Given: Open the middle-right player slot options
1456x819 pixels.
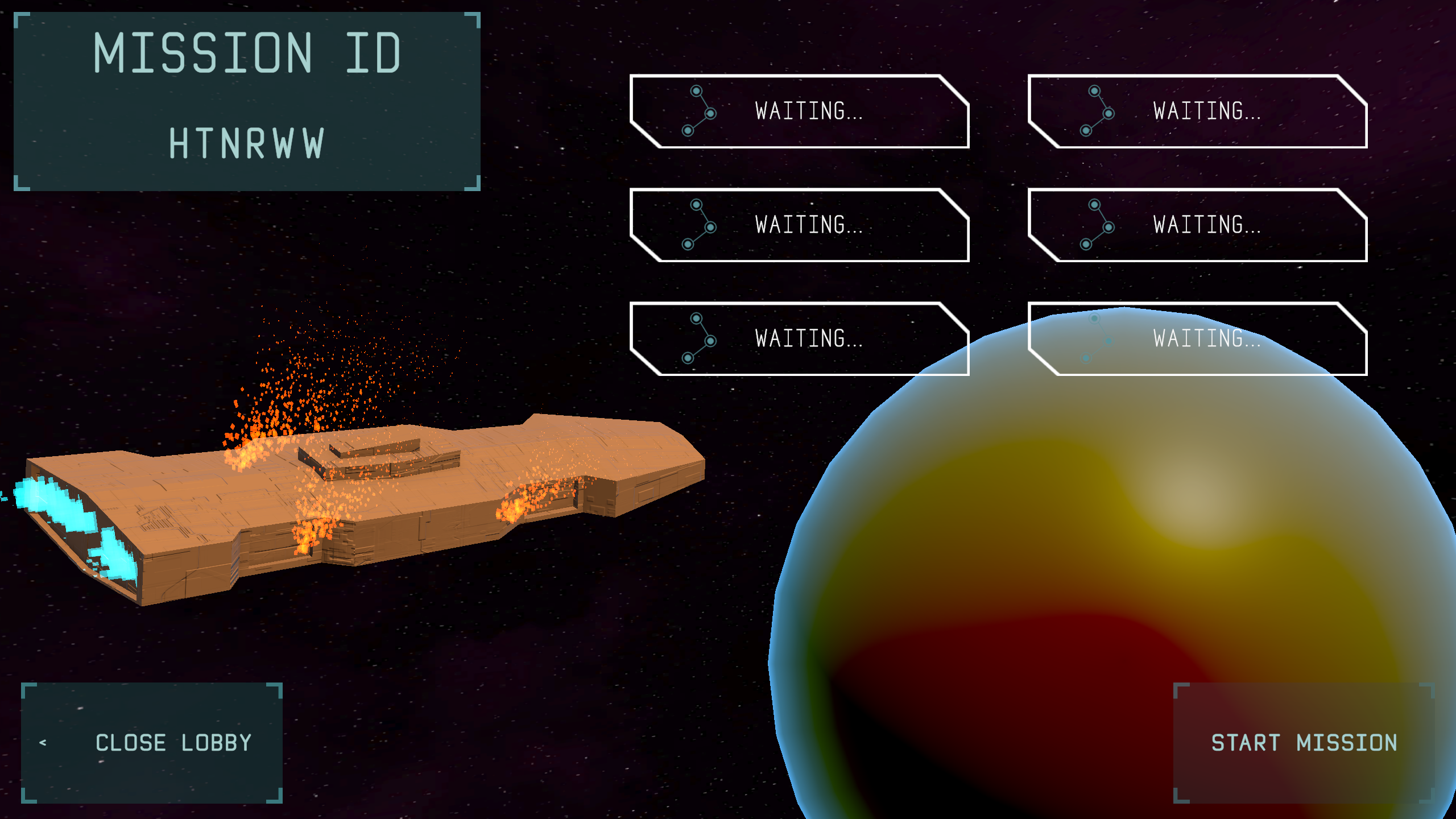Looking at the screenshot, I should 1200,226.
